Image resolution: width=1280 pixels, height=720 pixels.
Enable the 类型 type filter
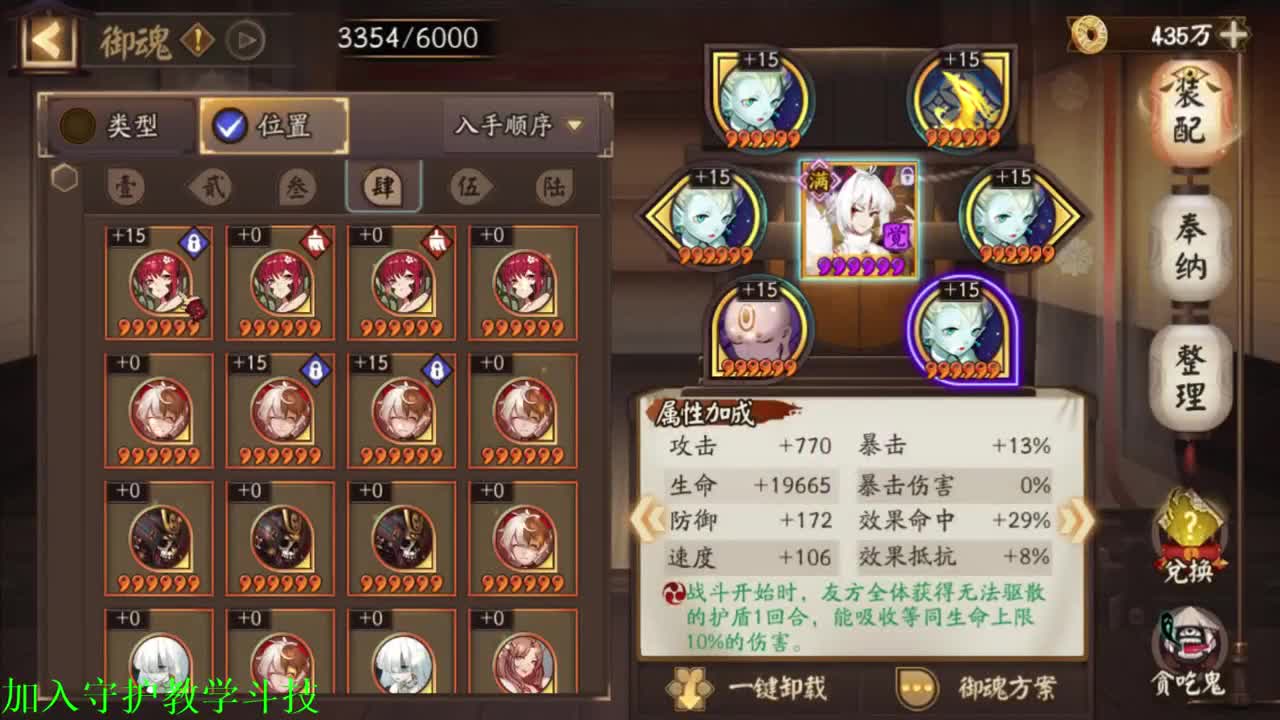pyautogui.click(x=120, y=126)
